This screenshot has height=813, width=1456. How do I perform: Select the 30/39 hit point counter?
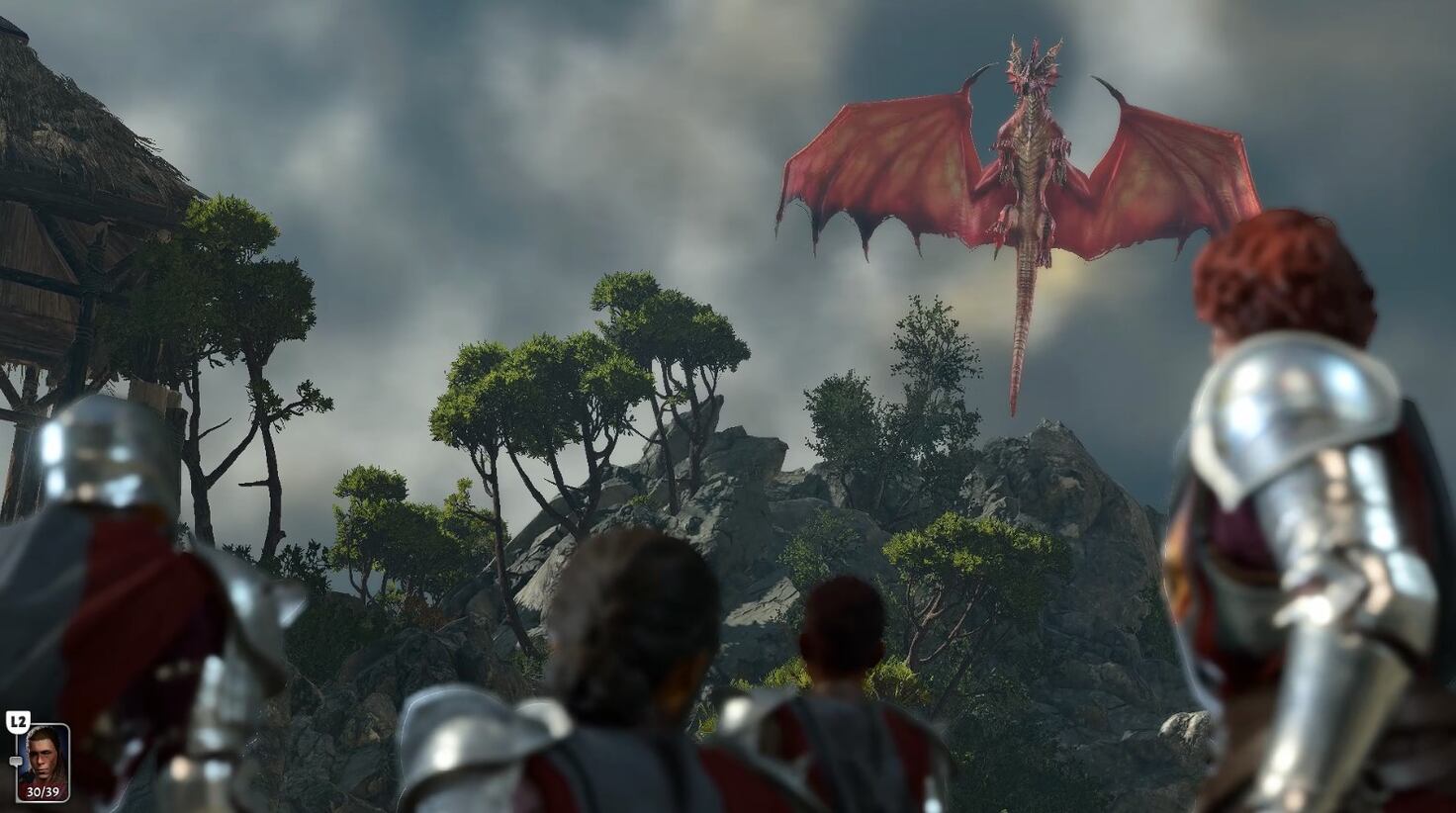(44, 791)
